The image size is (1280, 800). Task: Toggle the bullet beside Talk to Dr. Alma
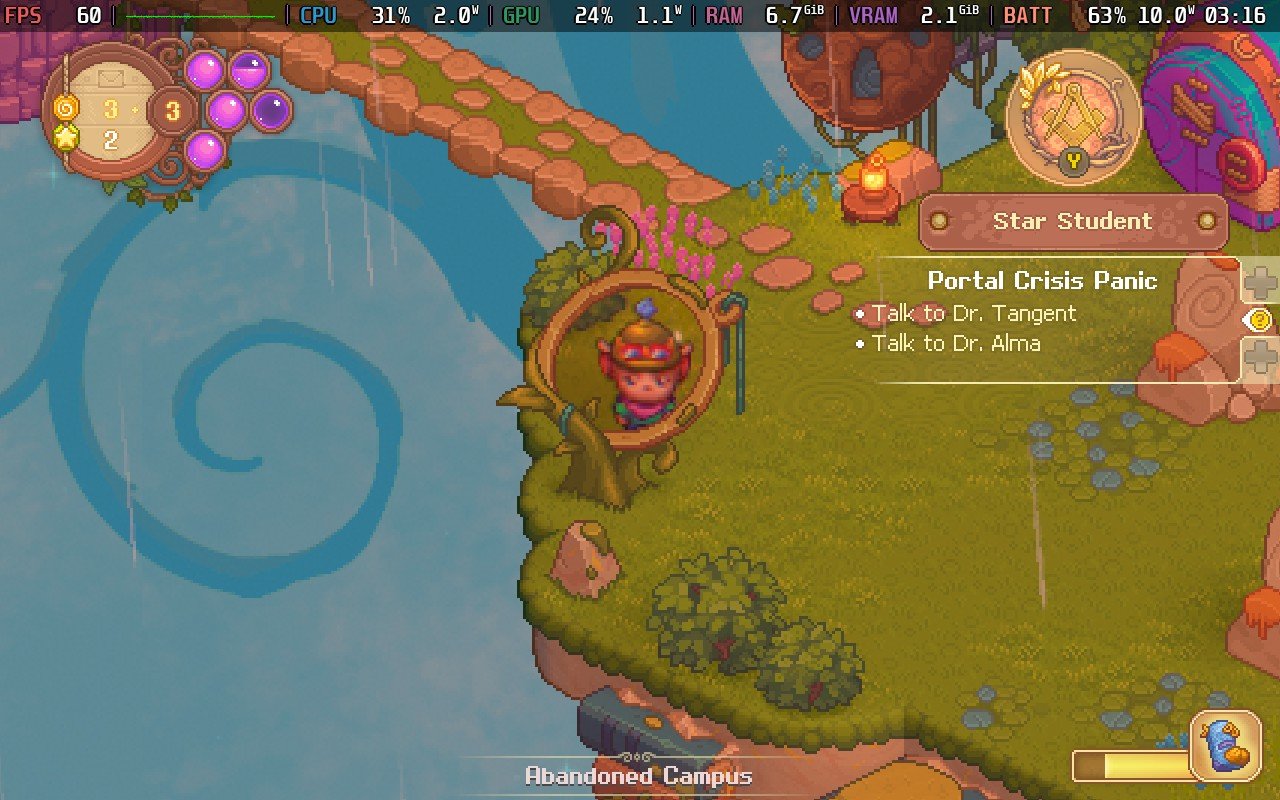(x=862, y=343)
